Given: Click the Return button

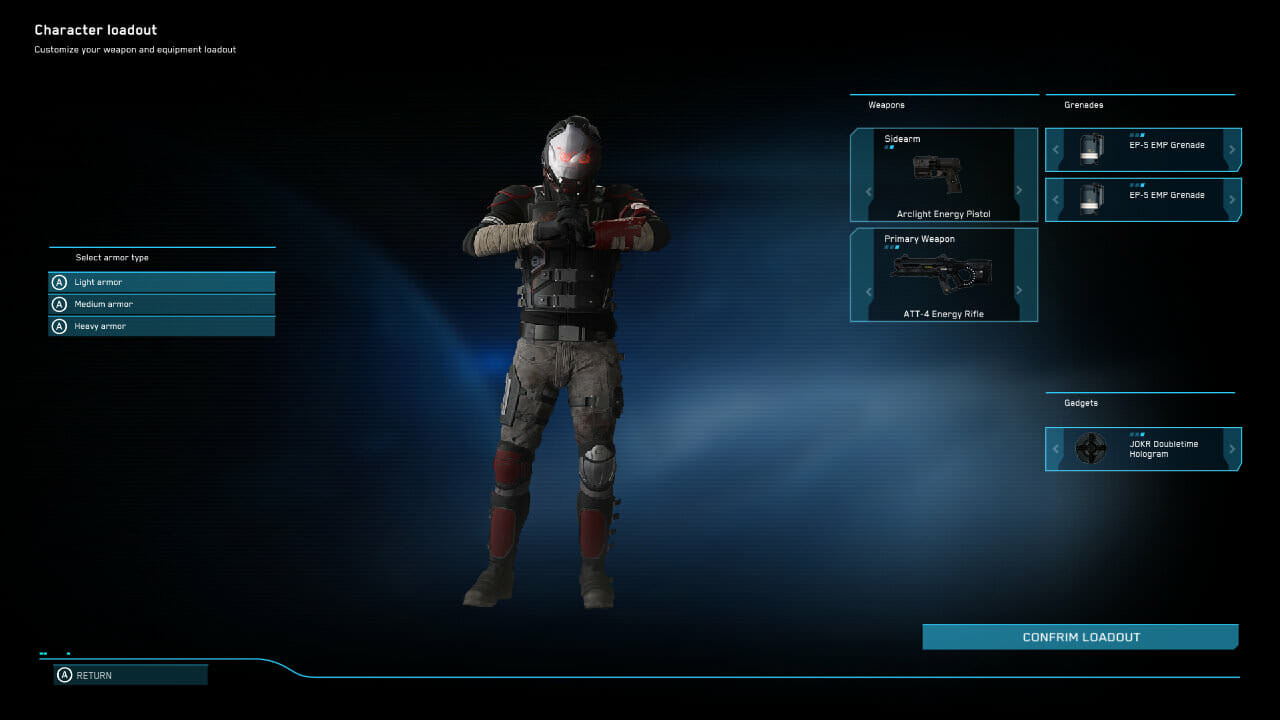Looking at the screenshot, I should point(130,675).
